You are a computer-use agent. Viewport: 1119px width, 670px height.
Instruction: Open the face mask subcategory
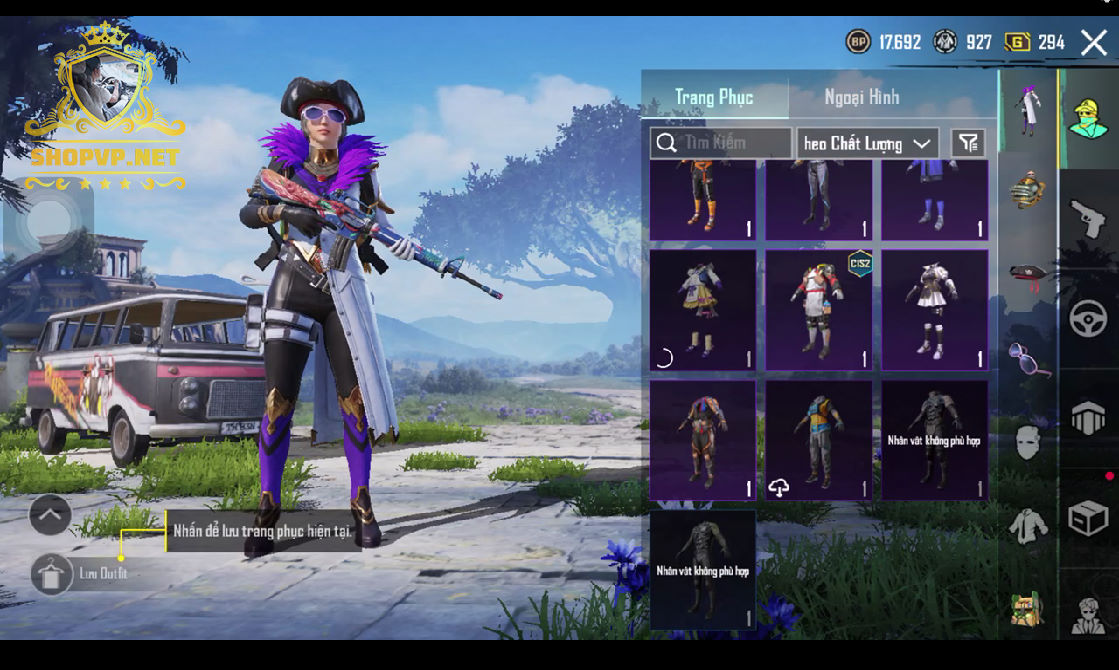pos(1028,441)
